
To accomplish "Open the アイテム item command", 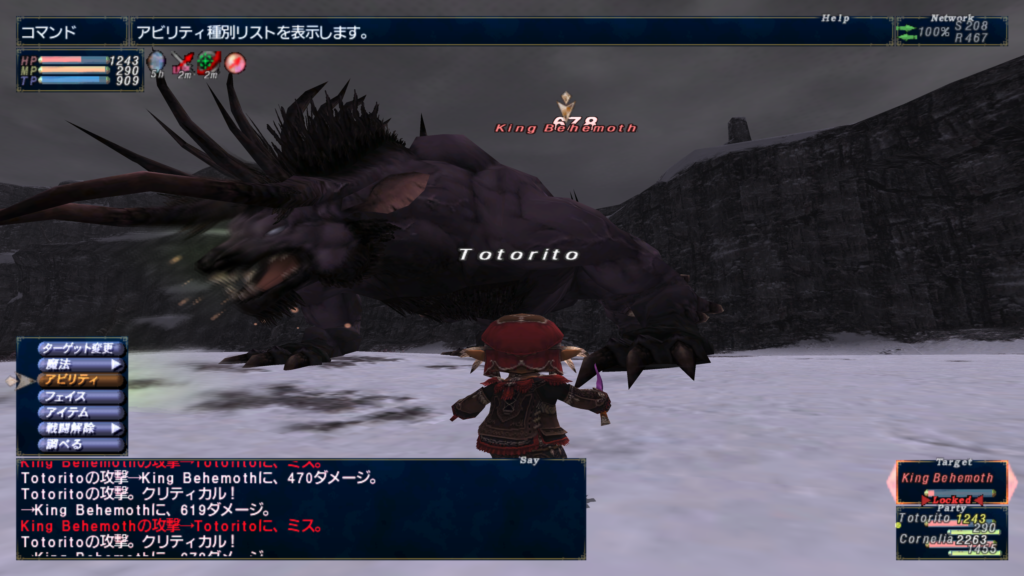I will point(80,412).
